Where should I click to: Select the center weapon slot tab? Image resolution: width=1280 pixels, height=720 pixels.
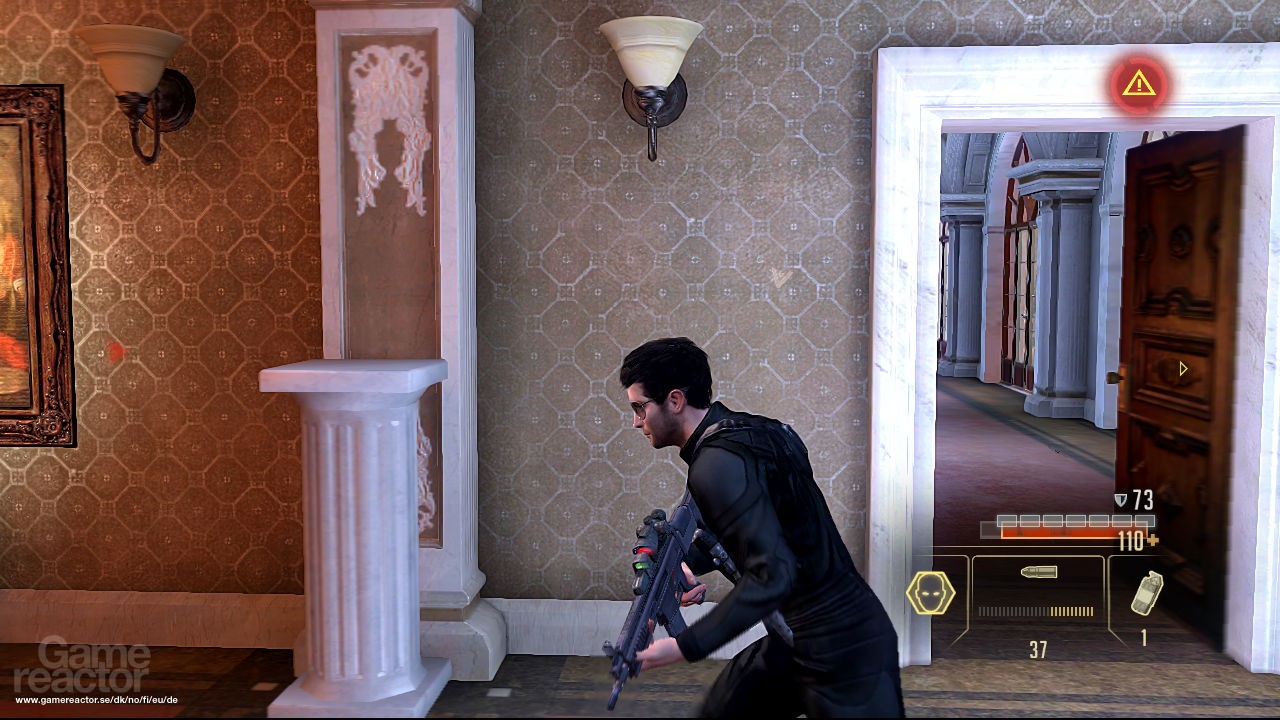point(1038,600)
